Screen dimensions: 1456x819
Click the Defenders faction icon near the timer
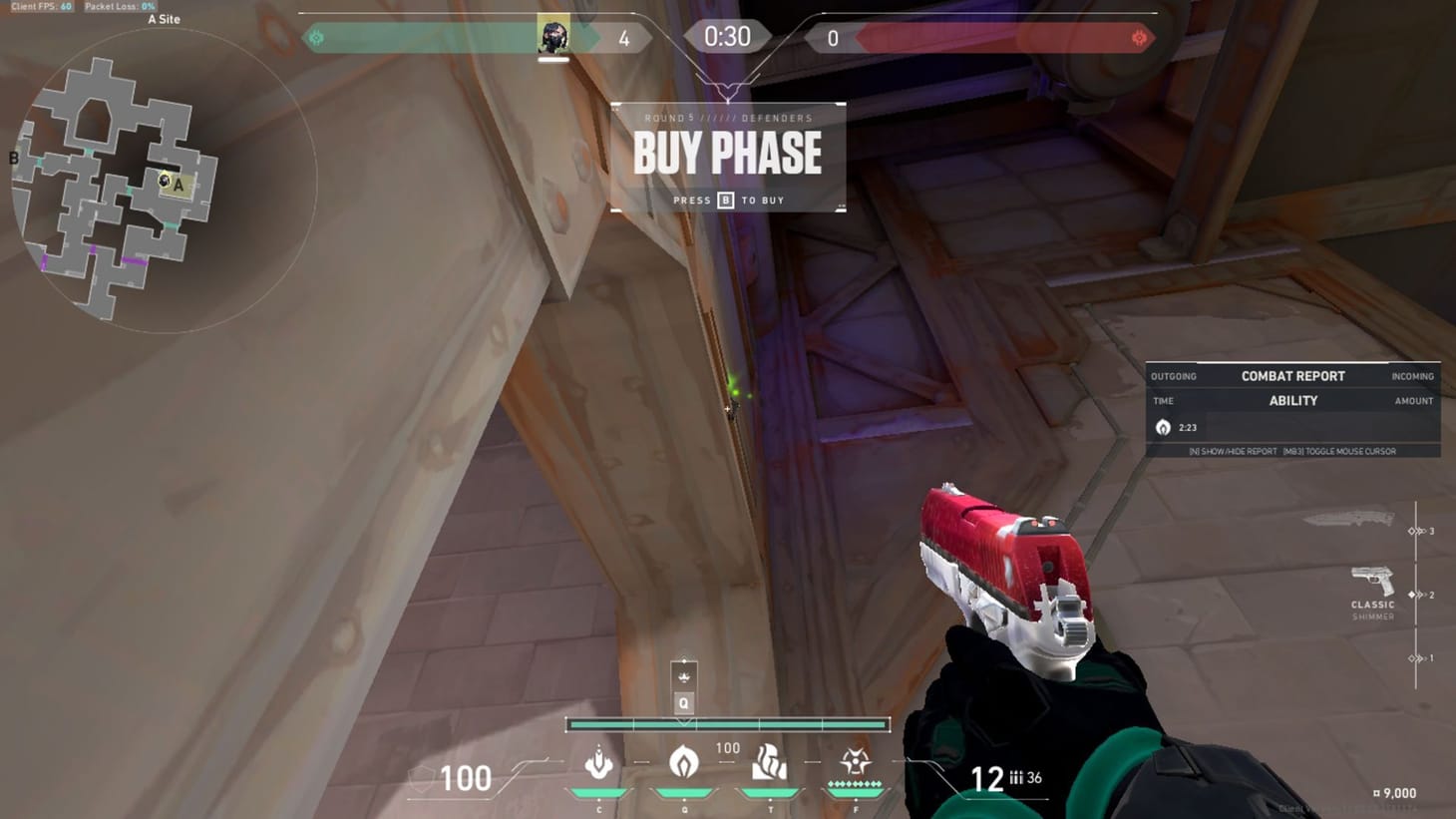pyautogui.click(x=318, y=37)
